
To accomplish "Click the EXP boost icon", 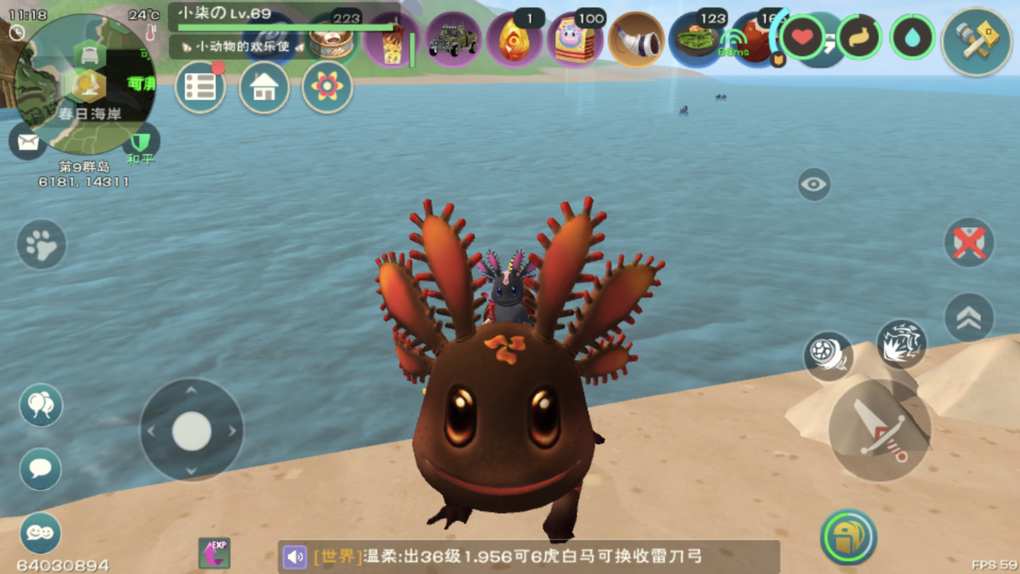I will pos(214,553).
